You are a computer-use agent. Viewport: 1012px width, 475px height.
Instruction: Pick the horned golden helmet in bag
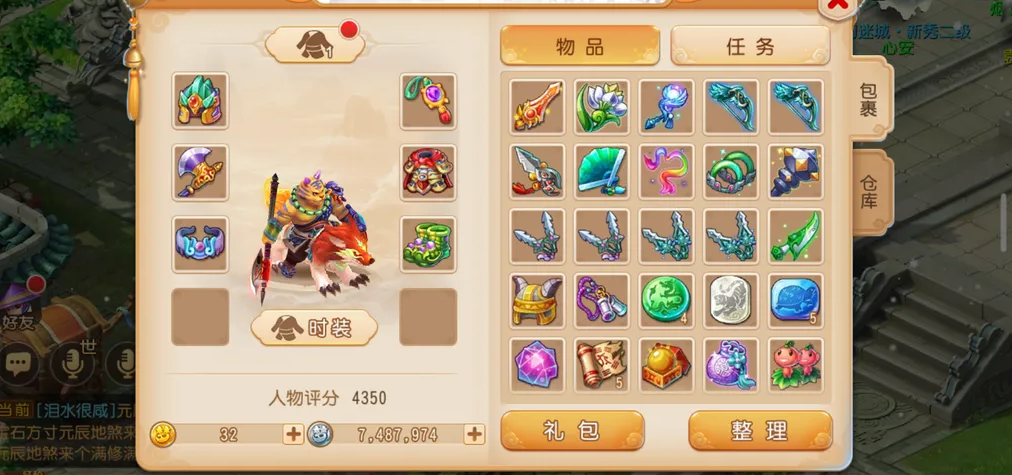(x=537, y=300)
